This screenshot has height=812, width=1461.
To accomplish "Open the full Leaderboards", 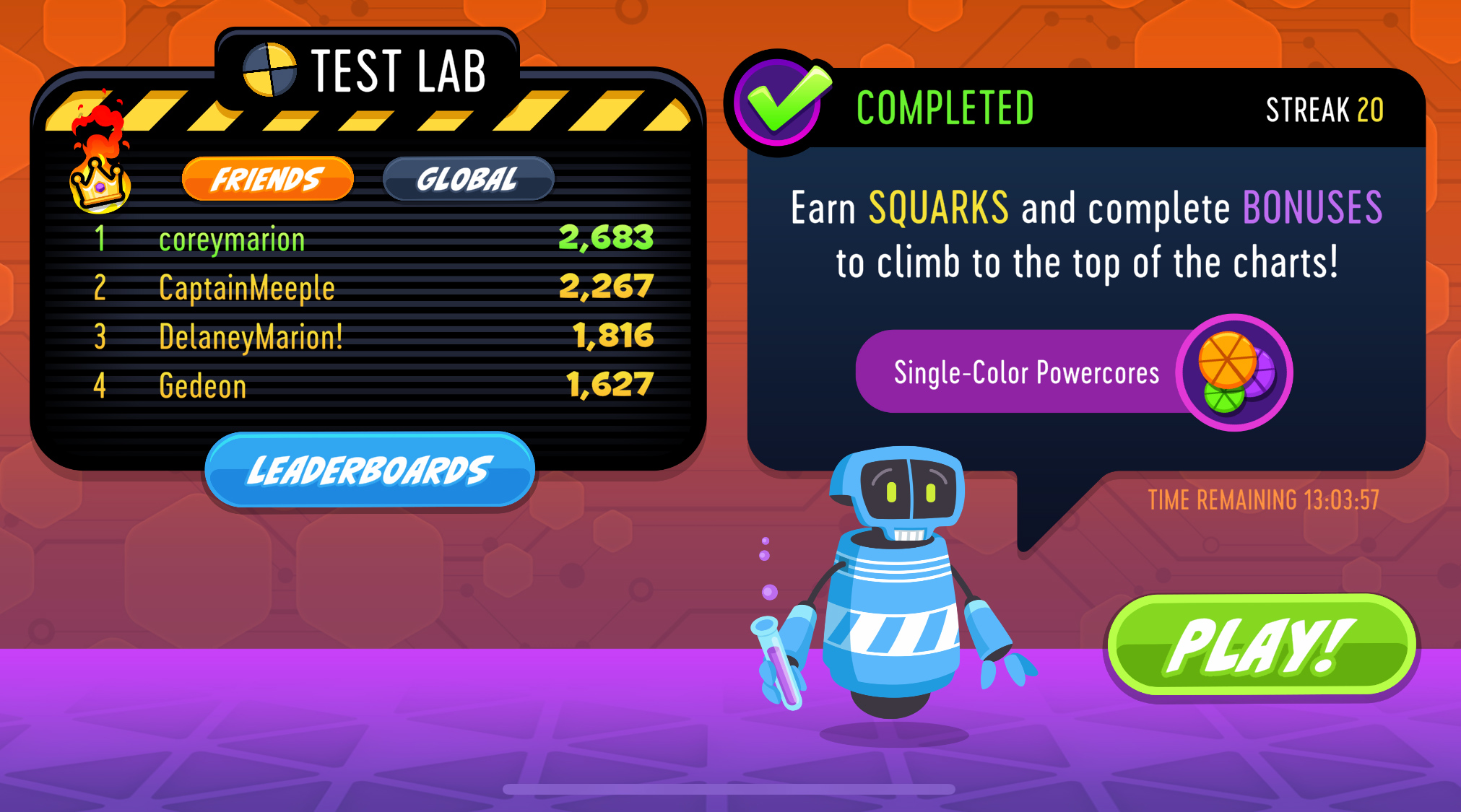I will tap(369, 471).
